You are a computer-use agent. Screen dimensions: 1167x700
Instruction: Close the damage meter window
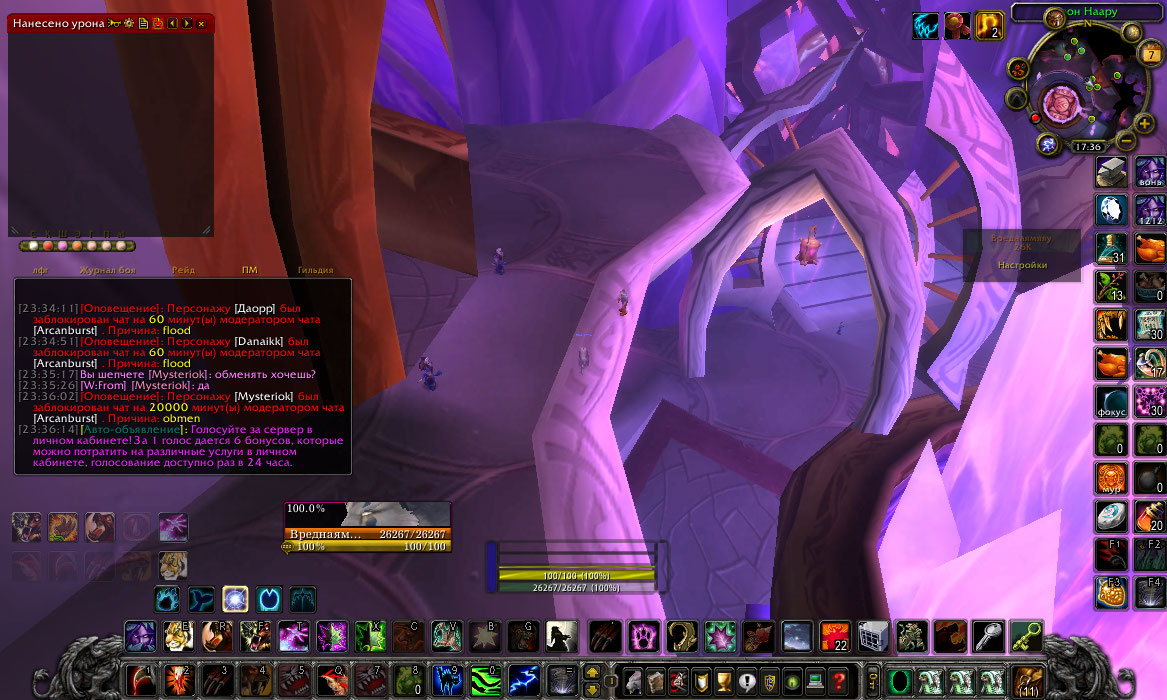[201, 23]
